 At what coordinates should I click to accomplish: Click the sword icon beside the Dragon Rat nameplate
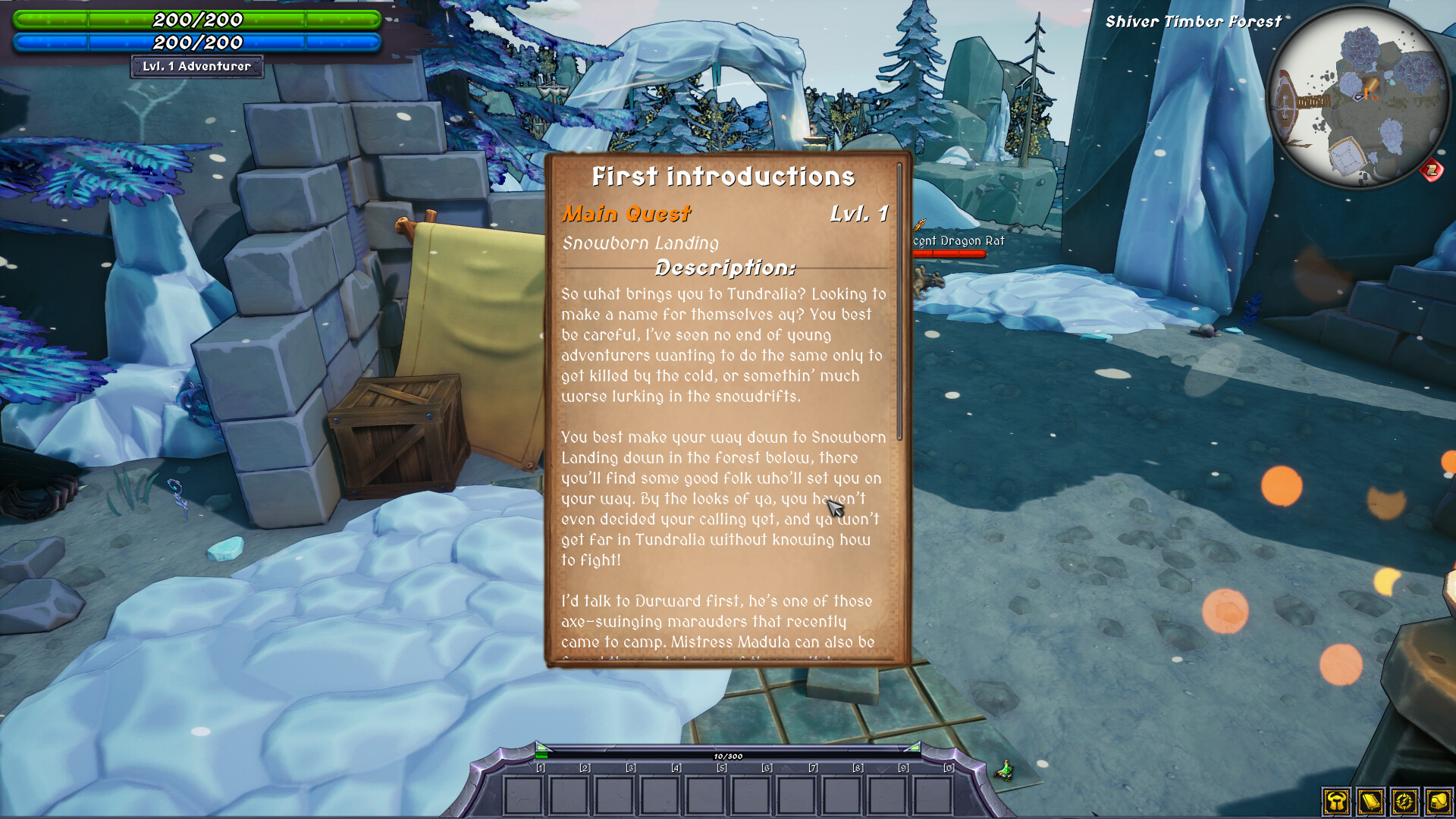tap(919, 224)
